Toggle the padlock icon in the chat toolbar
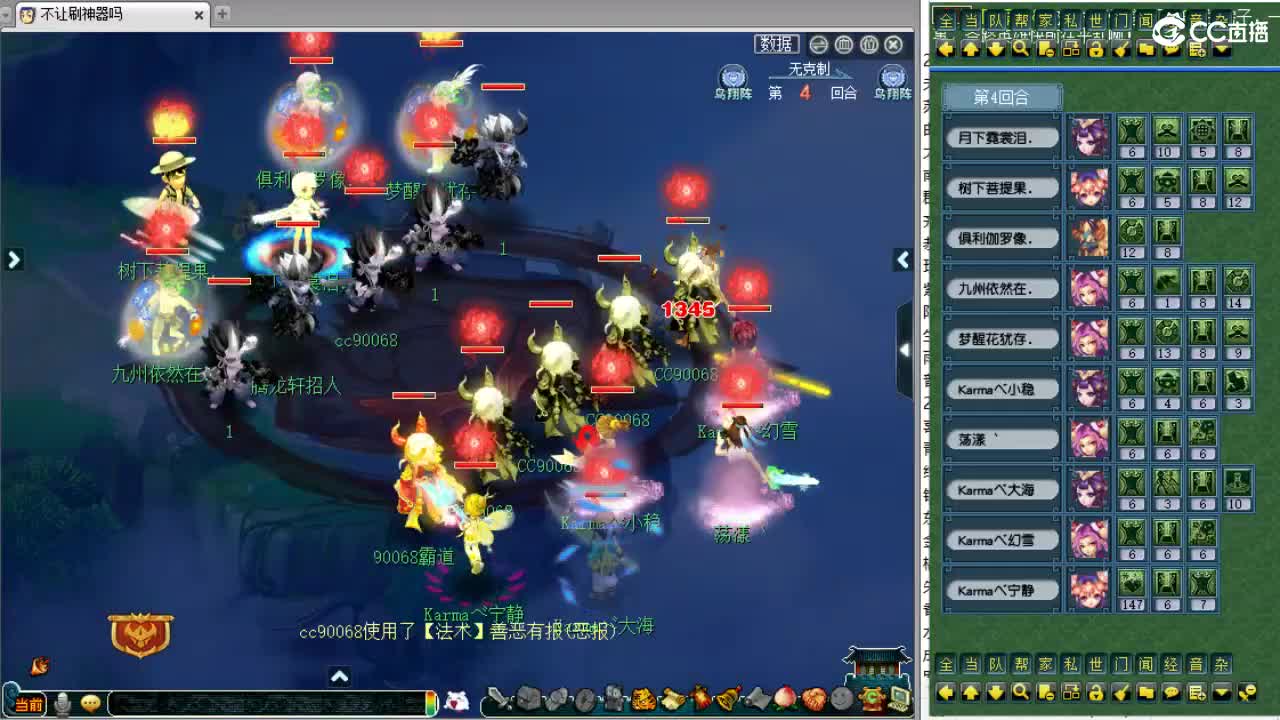The height and width of the screenshot is (720, 1280). click(x=1094, y=692)
